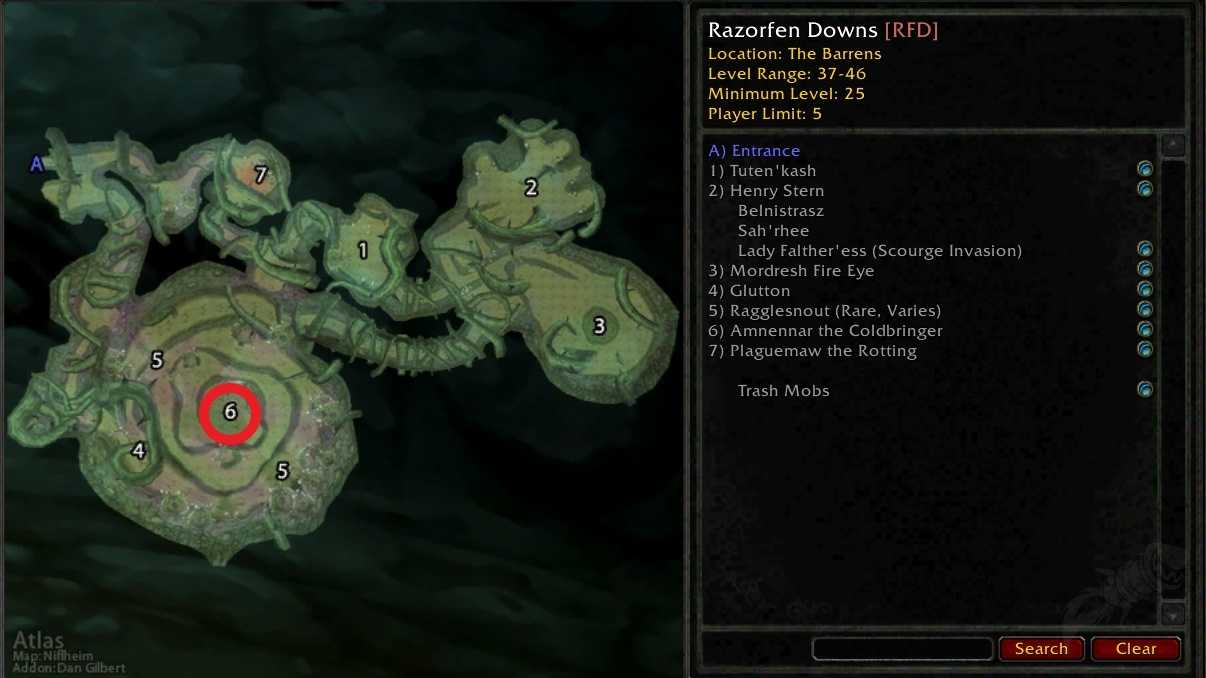
Task: Click the Search button
Action: 1041,648
